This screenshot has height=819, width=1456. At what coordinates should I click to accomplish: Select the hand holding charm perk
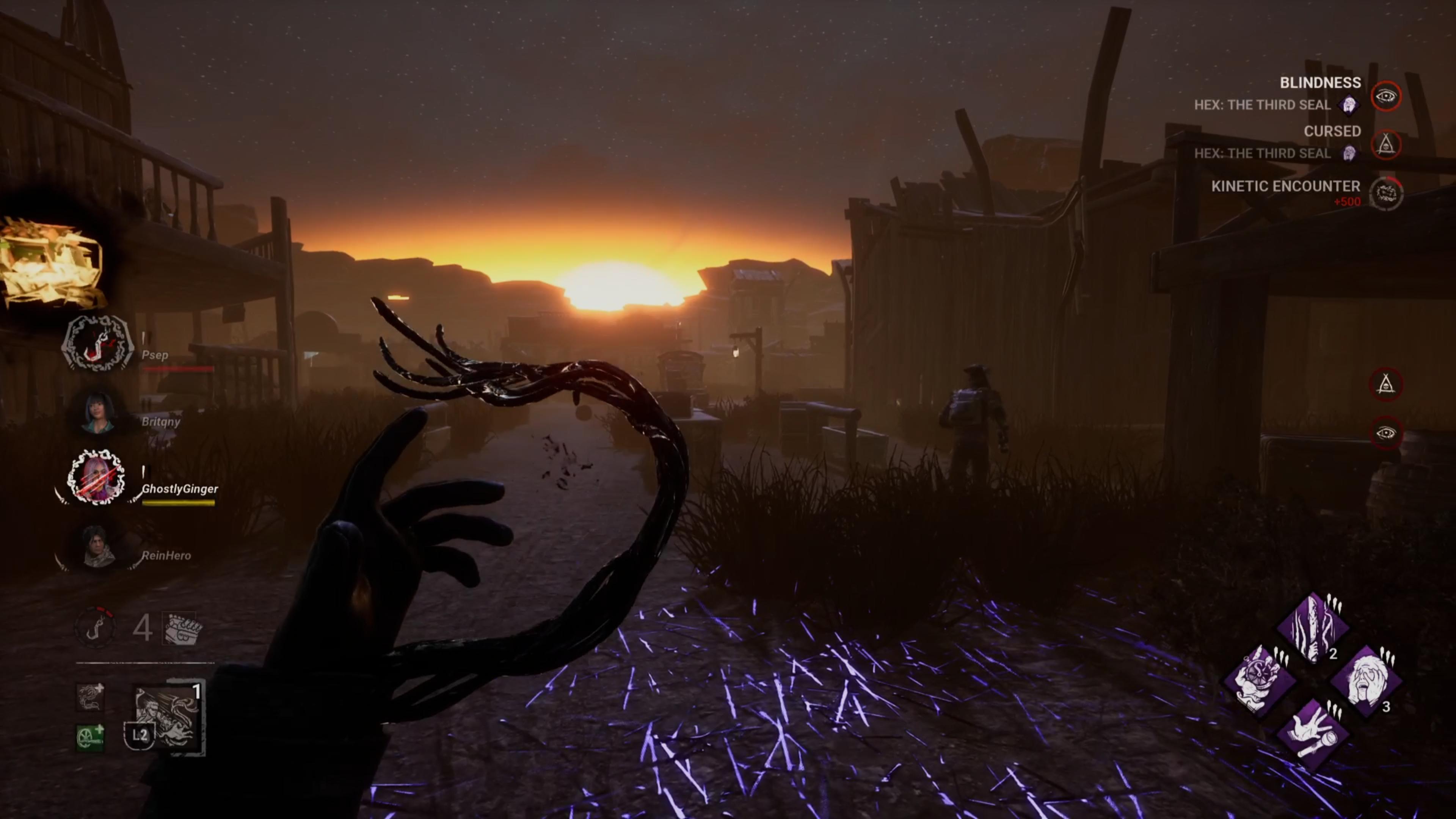click(1259, 681)
